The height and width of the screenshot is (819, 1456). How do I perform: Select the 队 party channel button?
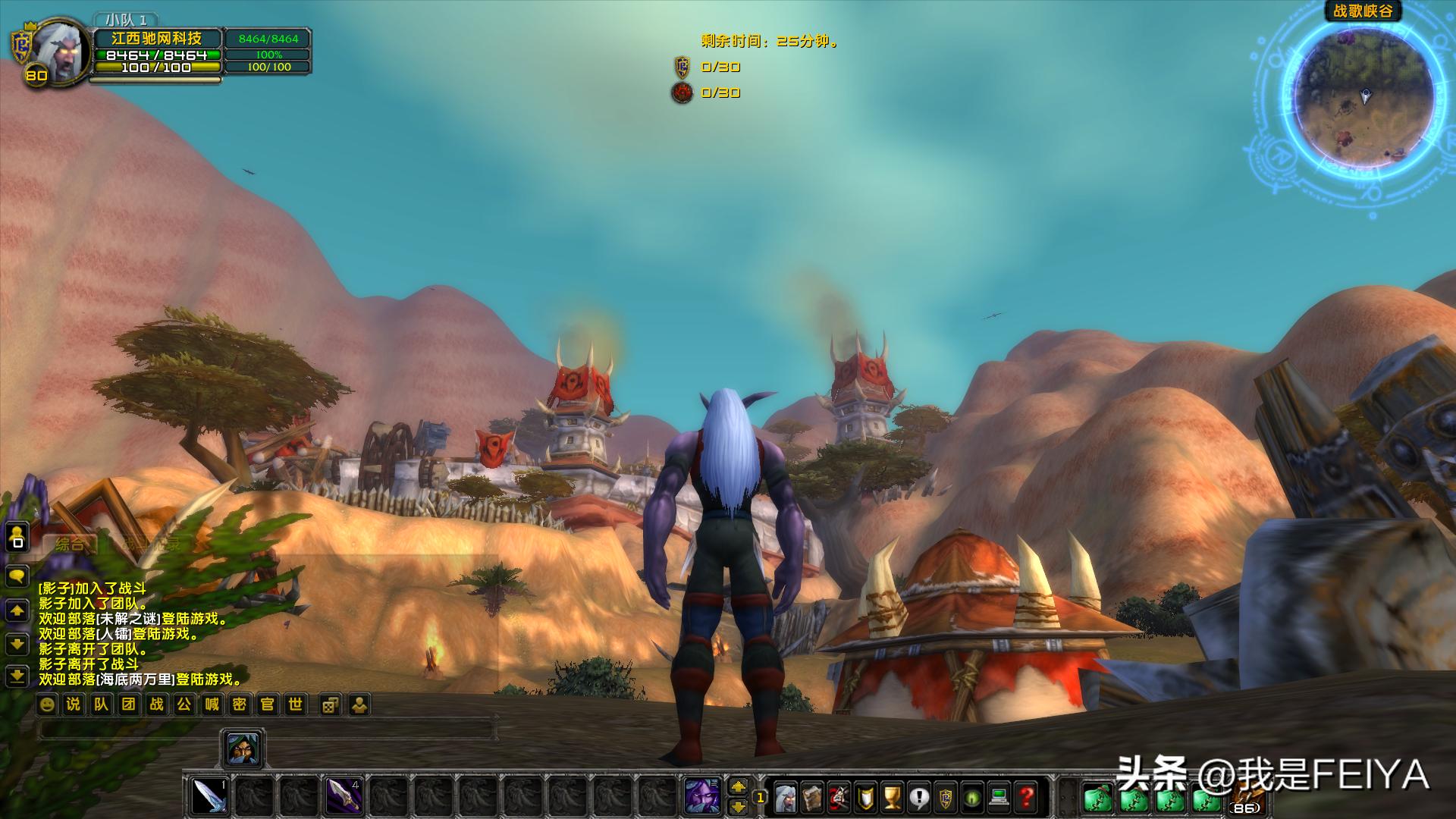[101, 704]
